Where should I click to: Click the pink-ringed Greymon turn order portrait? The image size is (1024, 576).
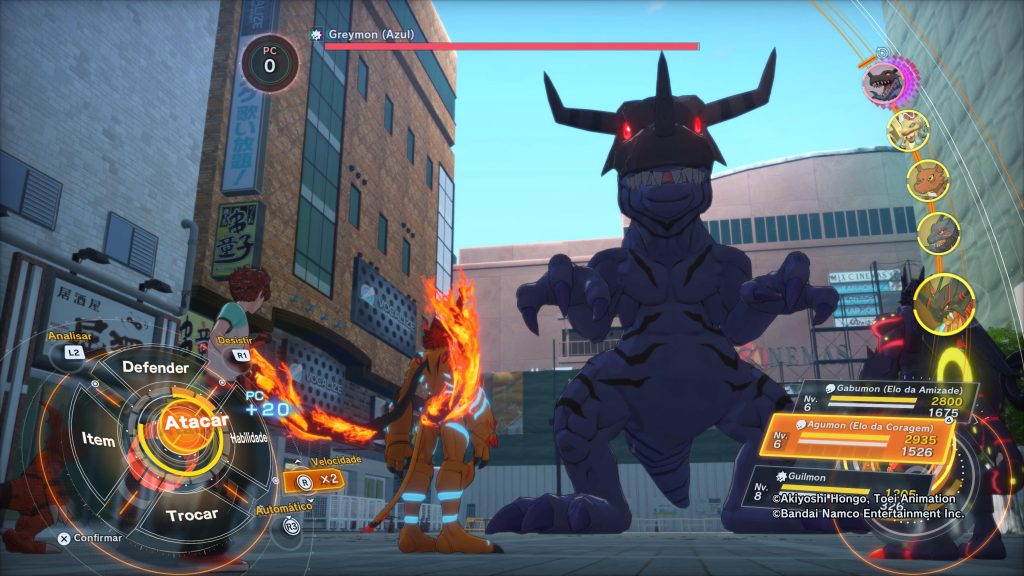[x=885, y=82]
